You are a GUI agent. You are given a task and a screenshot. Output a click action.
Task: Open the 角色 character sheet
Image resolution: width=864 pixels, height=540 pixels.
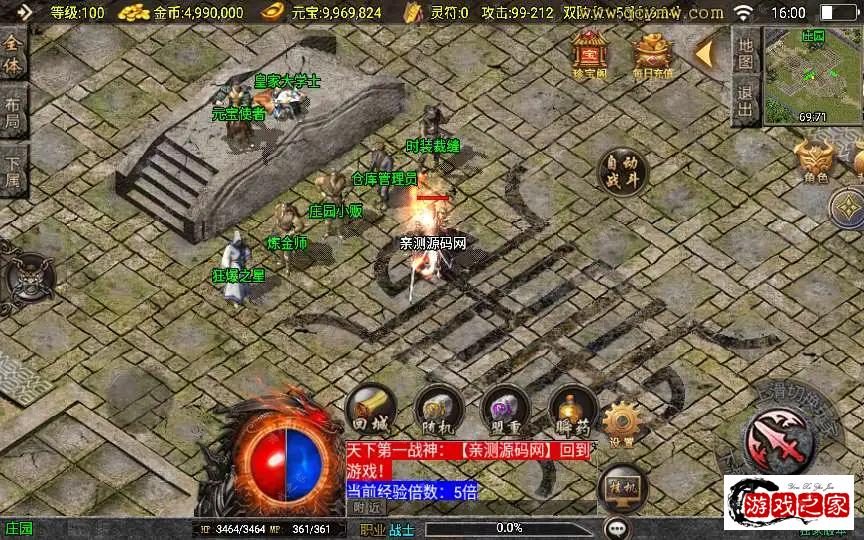click(x=815, y=162)
